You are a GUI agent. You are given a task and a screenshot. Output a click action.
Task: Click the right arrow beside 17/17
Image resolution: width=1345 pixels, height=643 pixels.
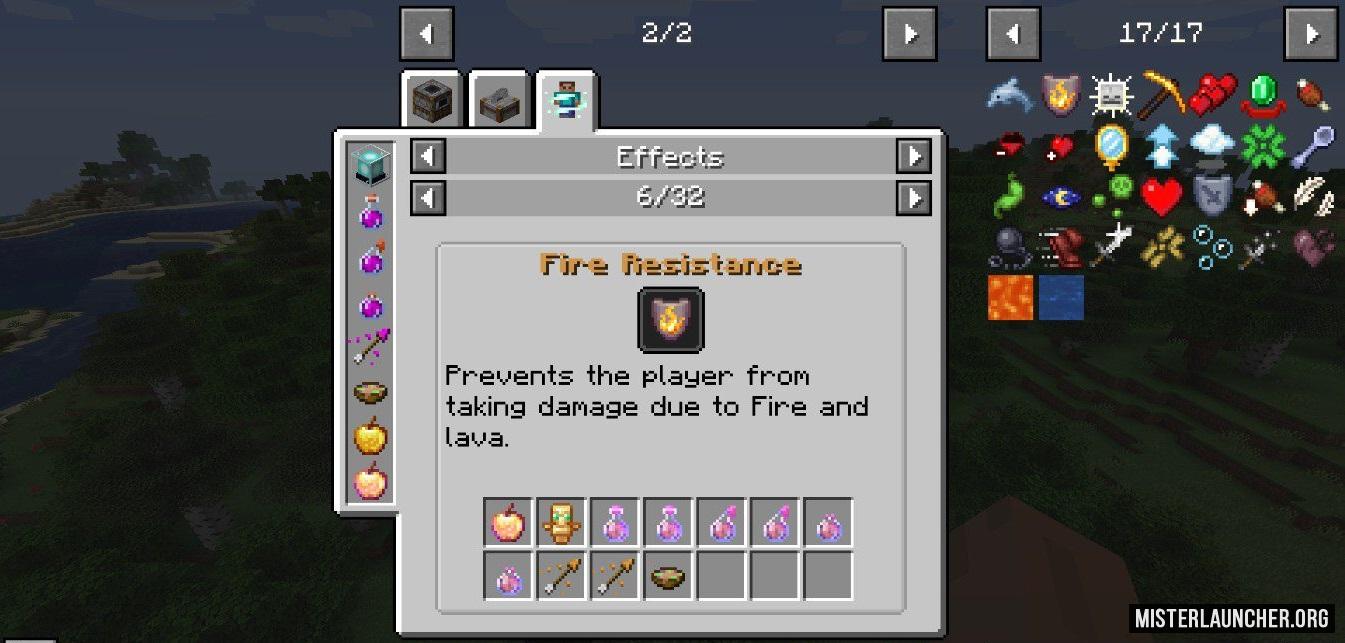(x=1311, y=34)
